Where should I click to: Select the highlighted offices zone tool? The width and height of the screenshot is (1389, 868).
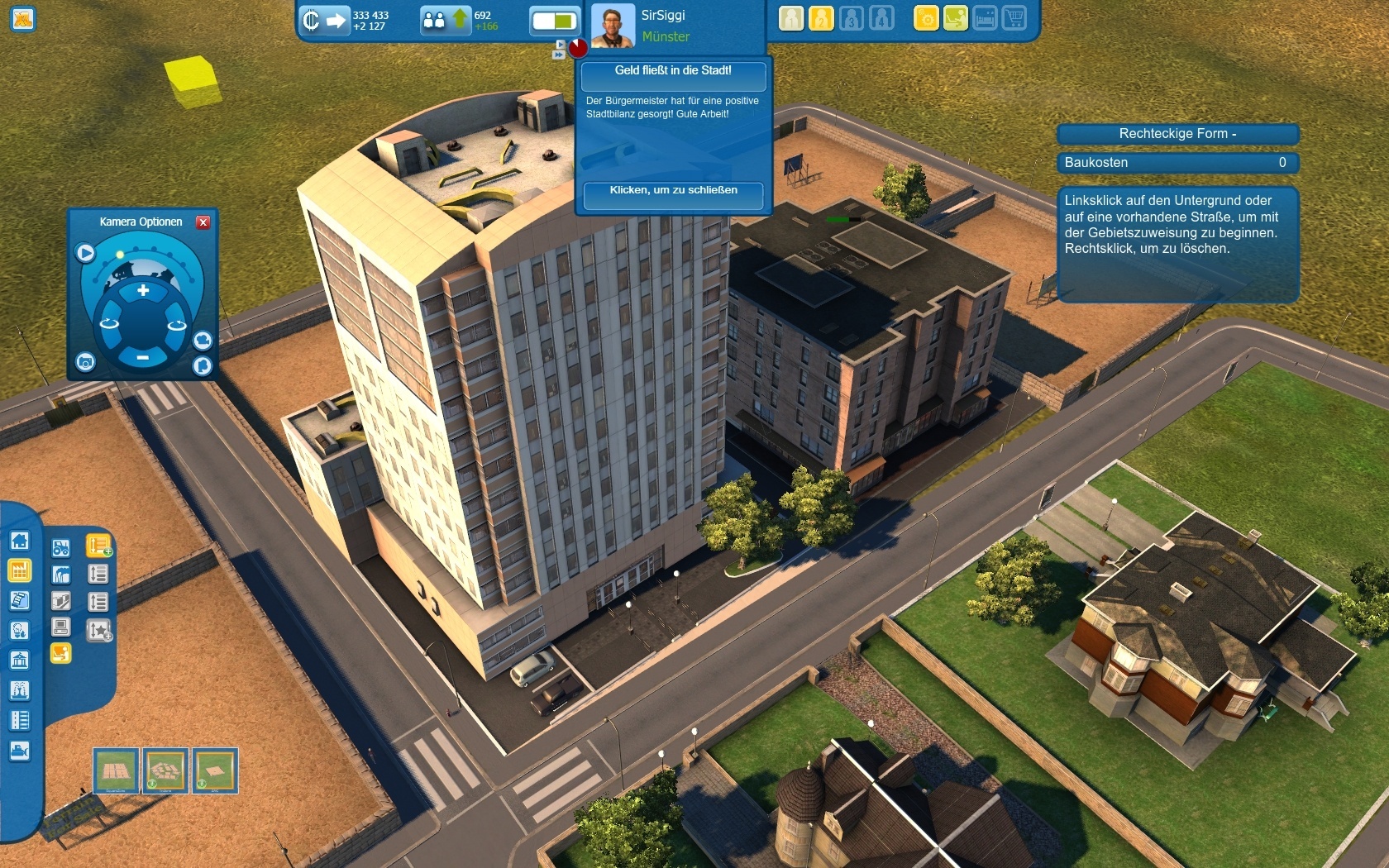tap(61, 651)
